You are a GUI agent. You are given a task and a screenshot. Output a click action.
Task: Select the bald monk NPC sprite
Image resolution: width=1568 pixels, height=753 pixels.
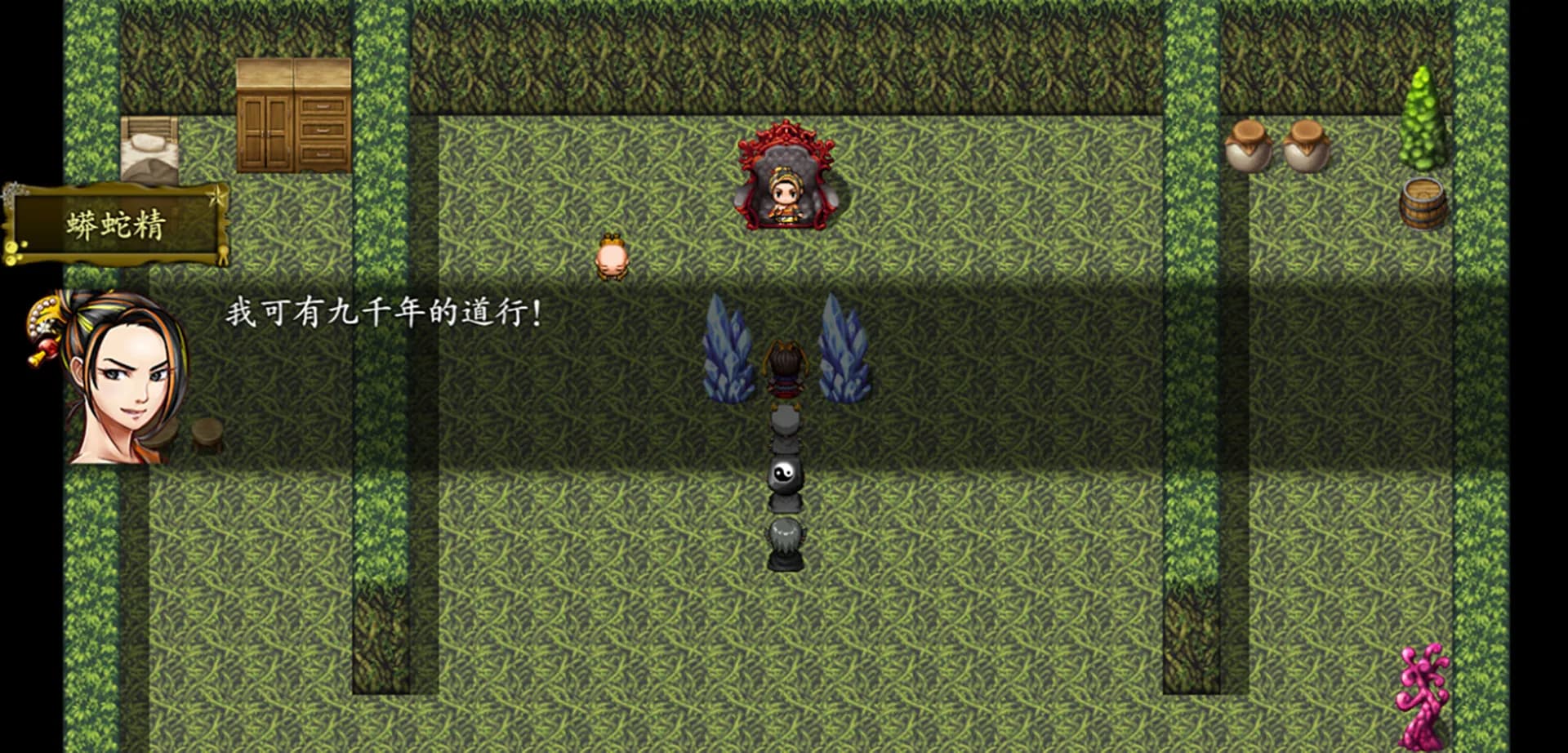[611, 257]
